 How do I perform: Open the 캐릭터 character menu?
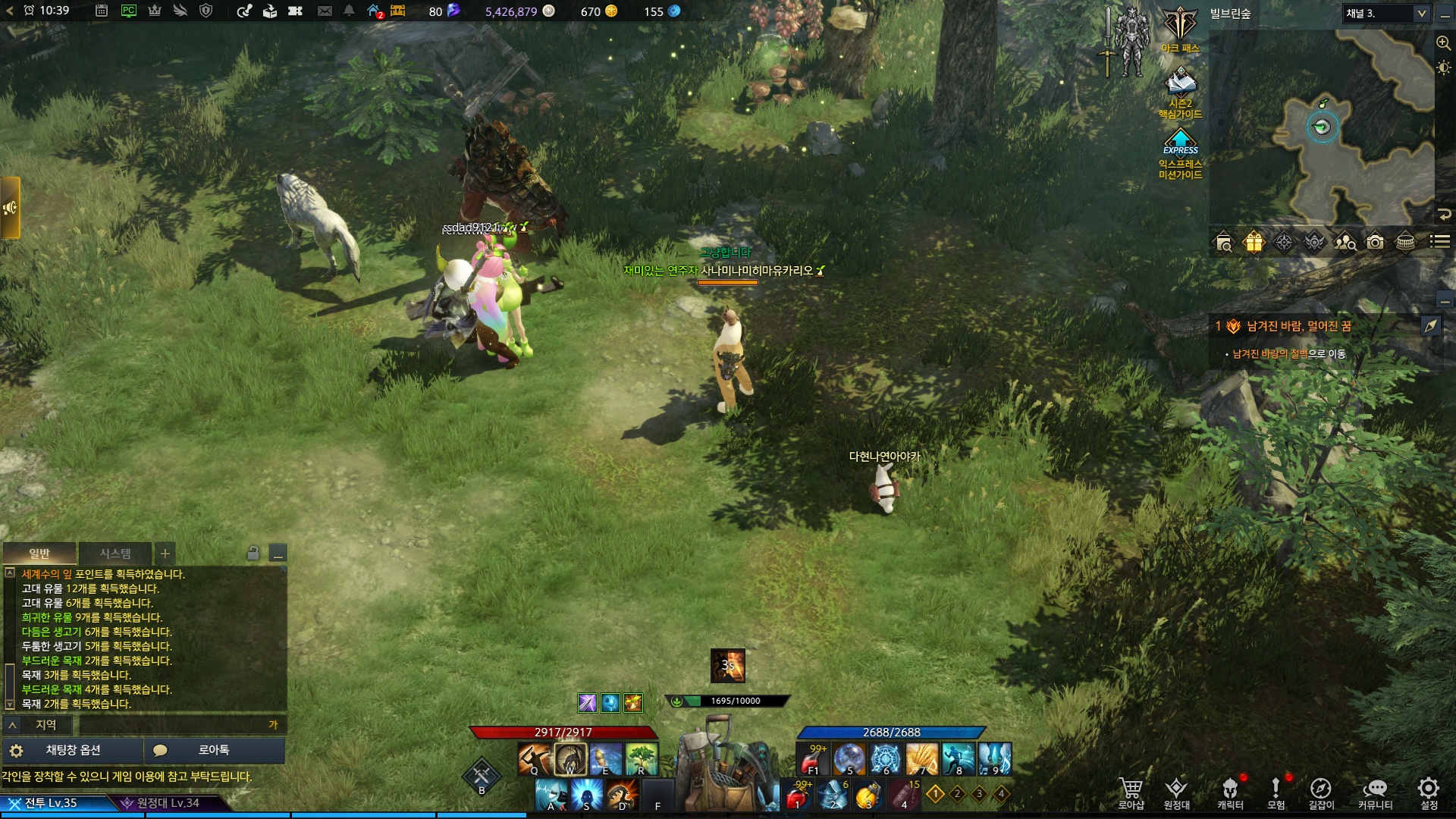click(1230, 792)
